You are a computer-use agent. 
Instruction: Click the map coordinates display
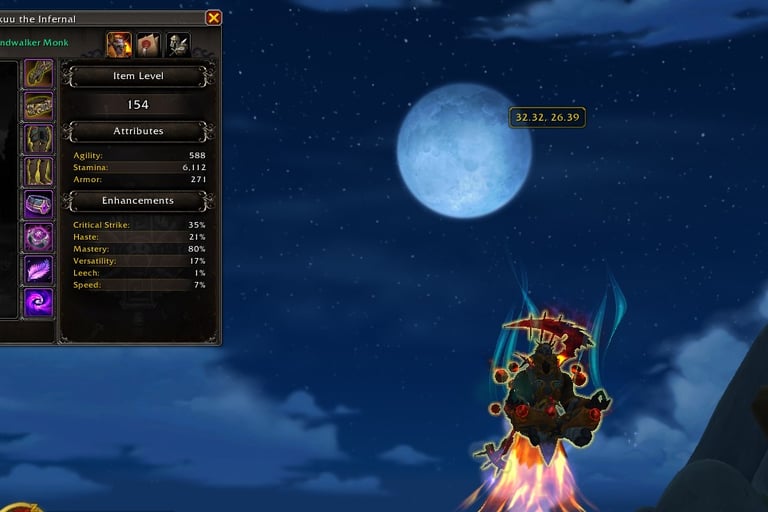tap(546, 117)
